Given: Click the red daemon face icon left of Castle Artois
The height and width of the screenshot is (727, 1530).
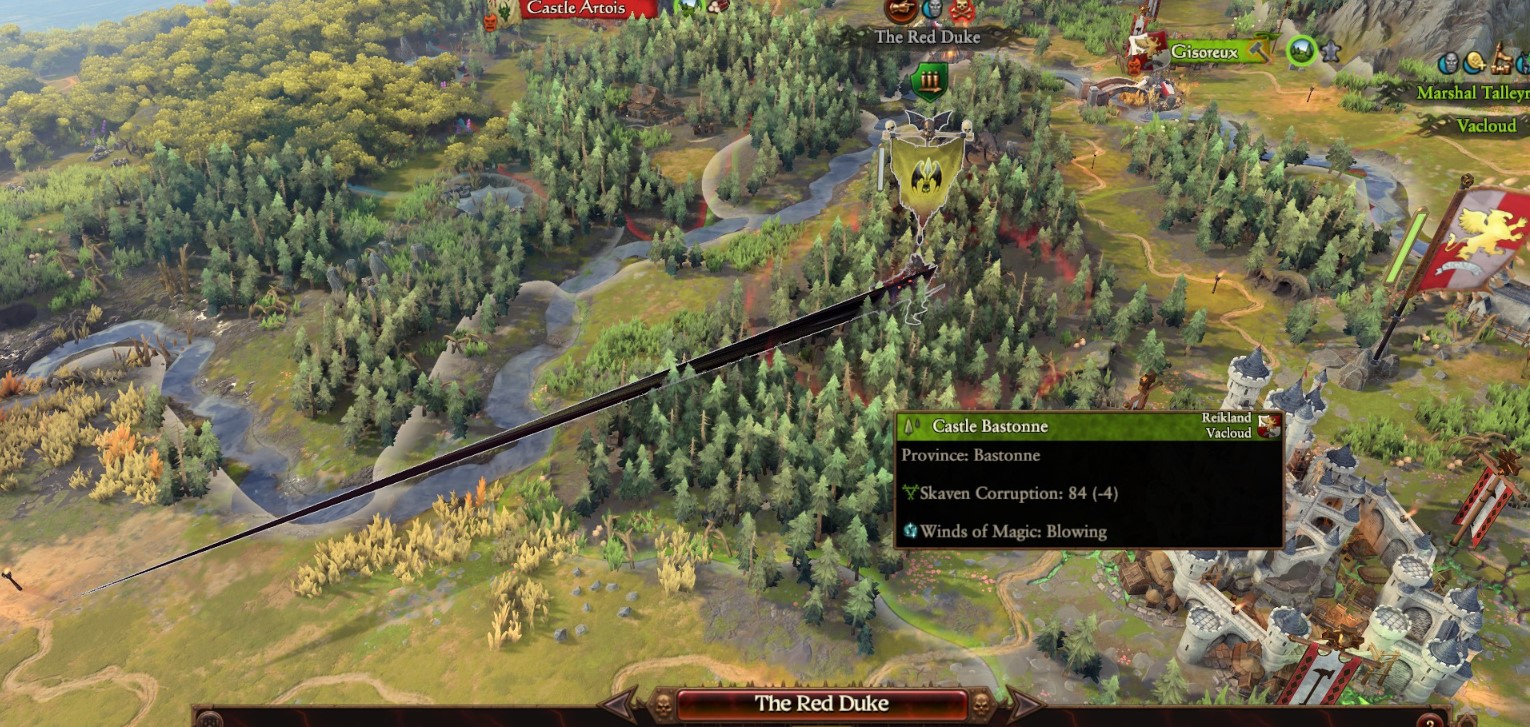Looking at the screenshot, I should [x=490, y=21].
